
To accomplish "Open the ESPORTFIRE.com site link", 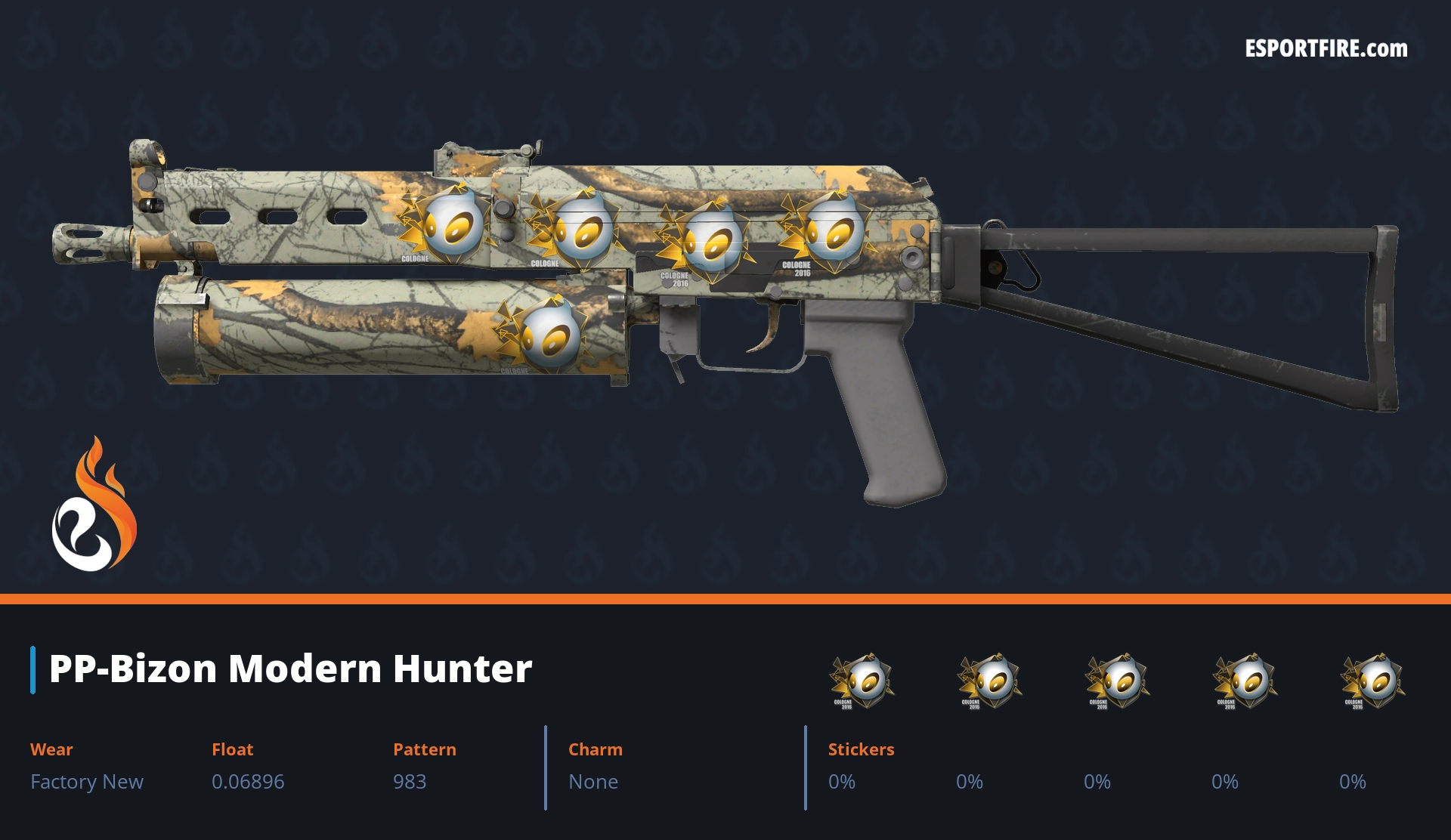I will (1326, 49).
